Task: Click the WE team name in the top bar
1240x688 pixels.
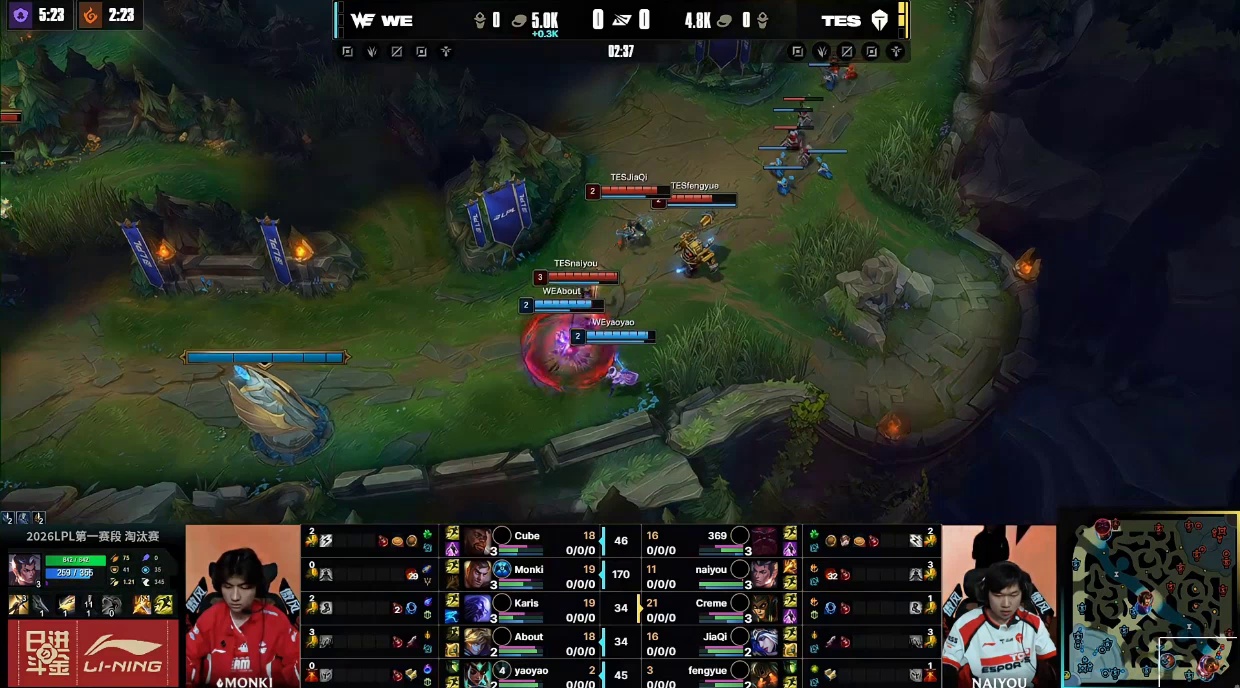Action: click(397, 20)
